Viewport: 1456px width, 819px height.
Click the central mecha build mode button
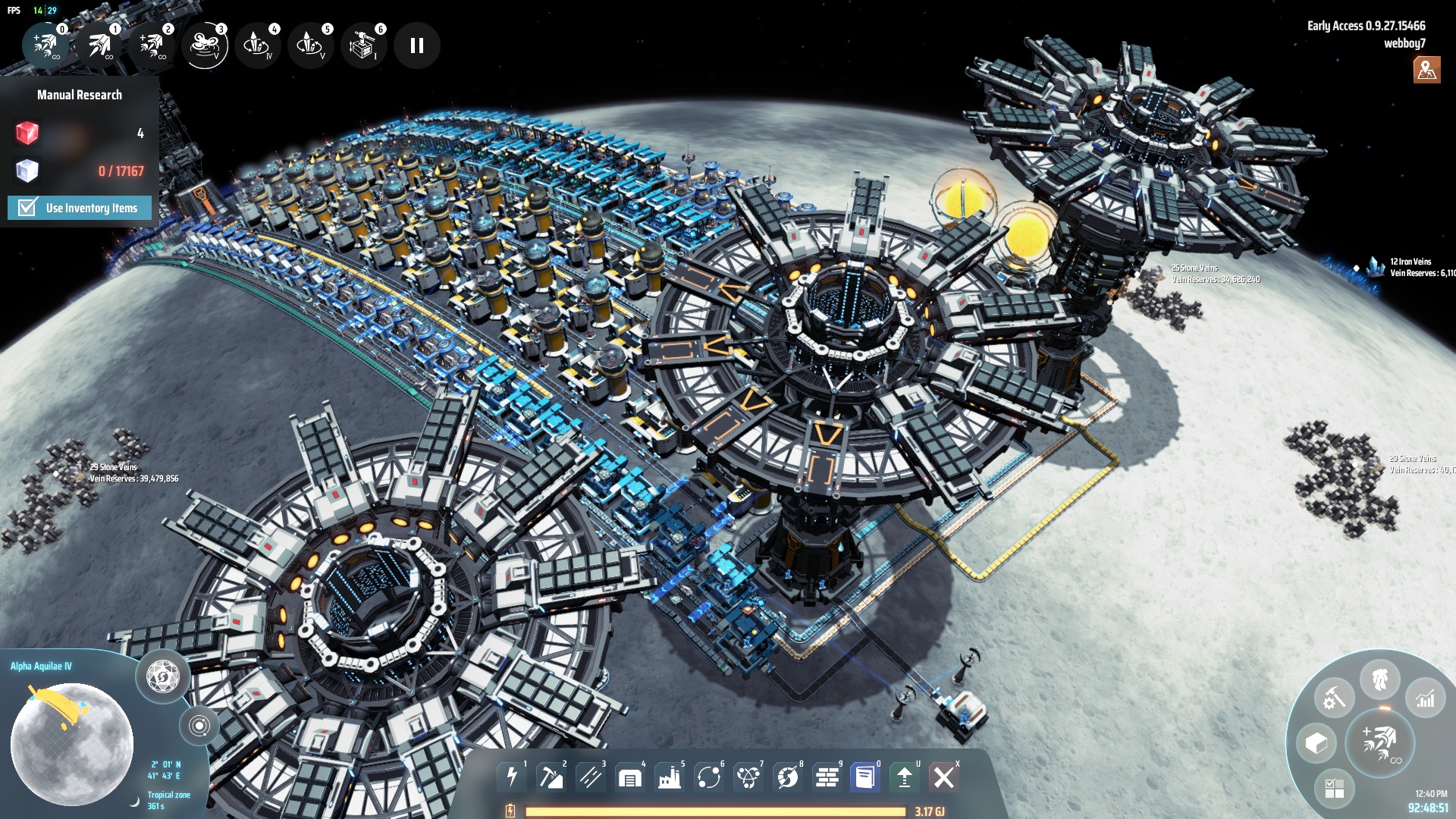click(1380, 743)
